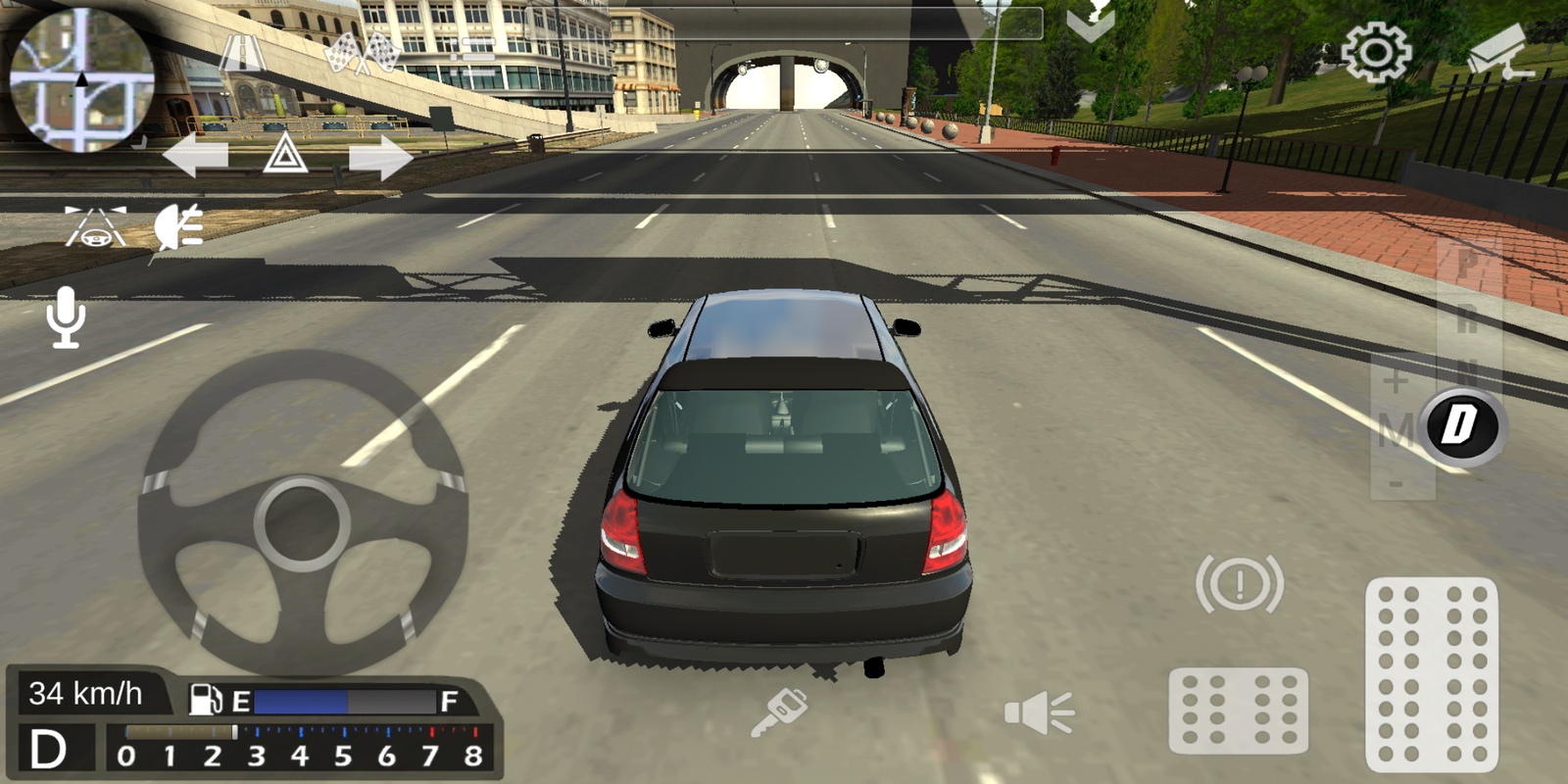
Task: Shift up with the plus button
Action: [1396, 380]
